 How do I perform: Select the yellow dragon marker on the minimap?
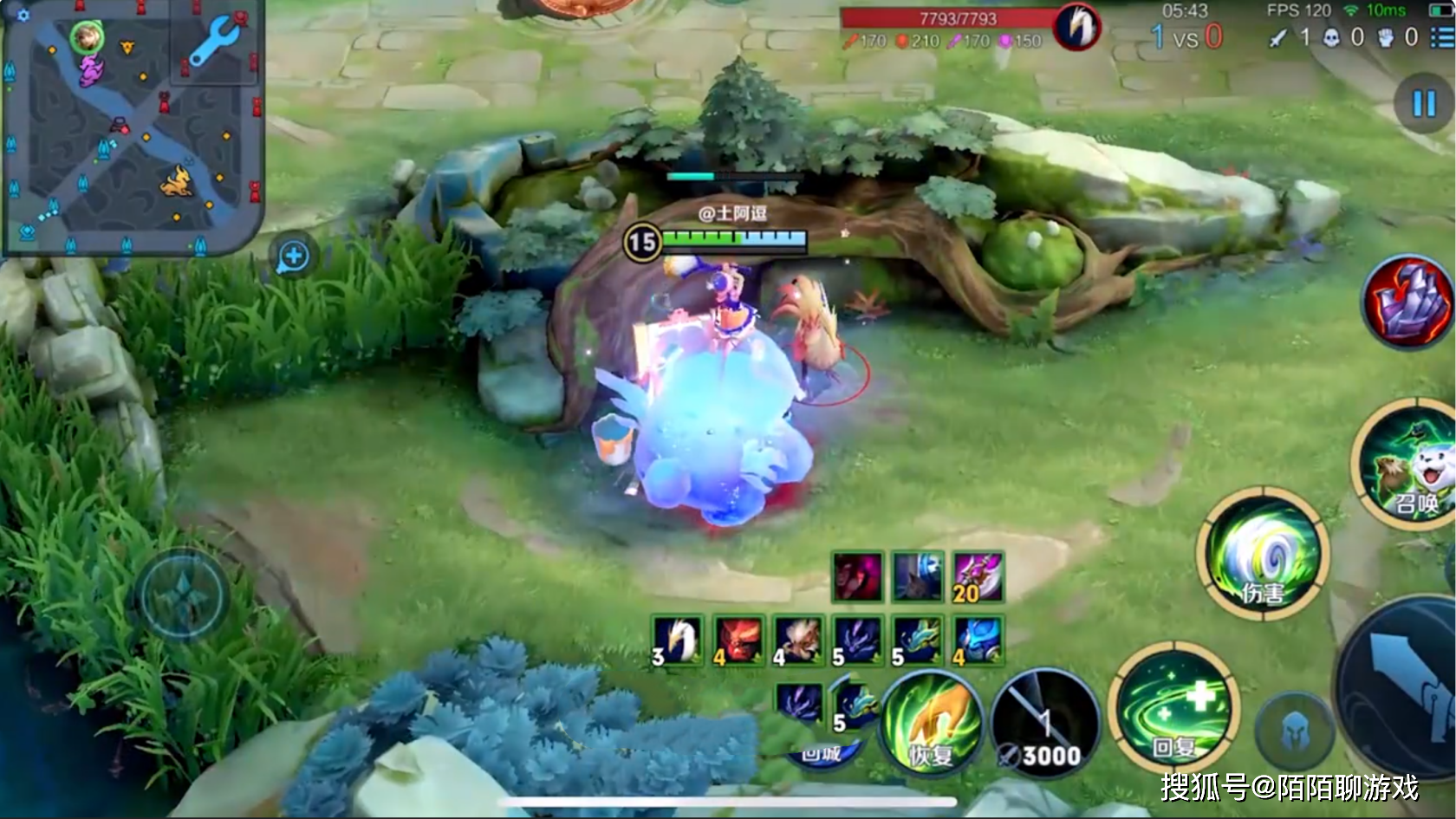177,181
